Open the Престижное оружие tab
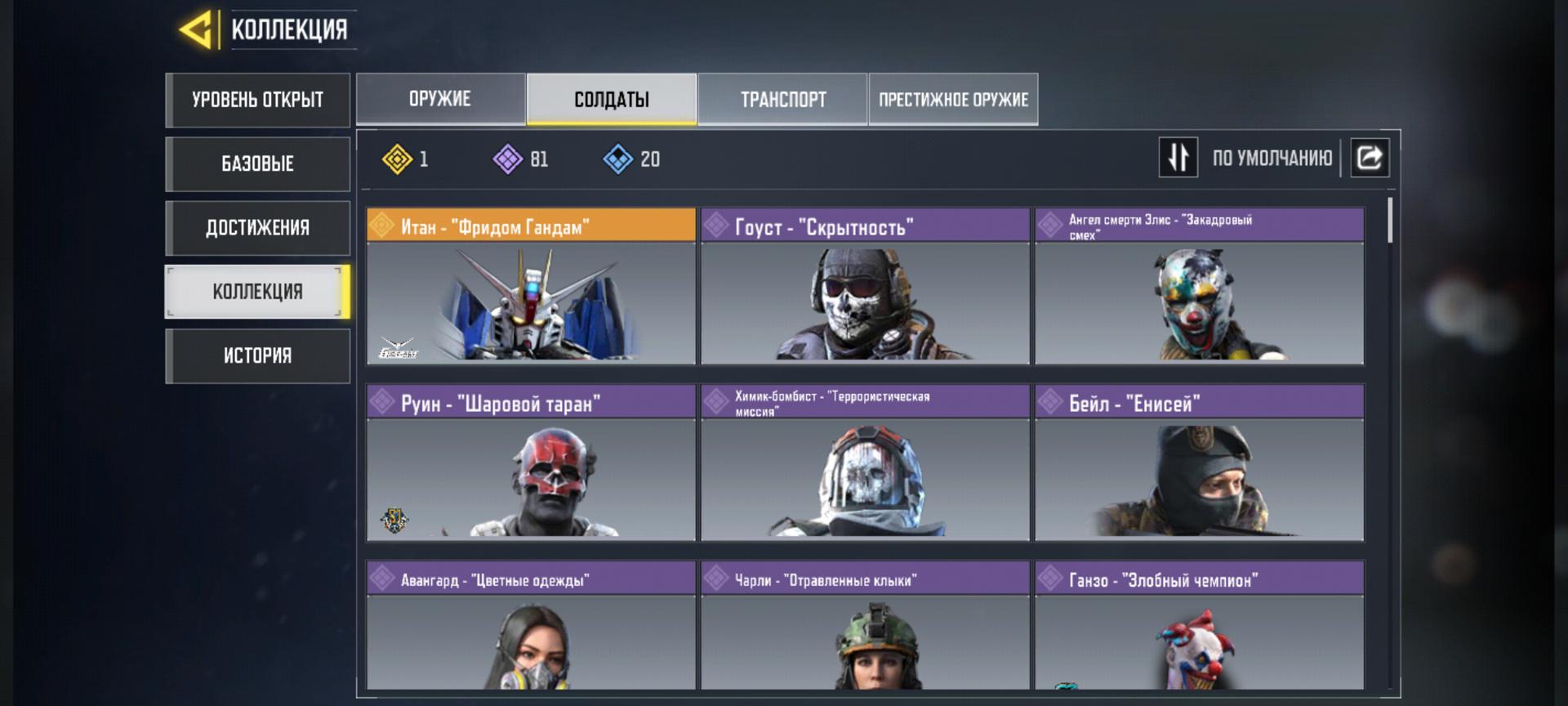Viewport: 1568px width, 706px height. coord(953,99)
